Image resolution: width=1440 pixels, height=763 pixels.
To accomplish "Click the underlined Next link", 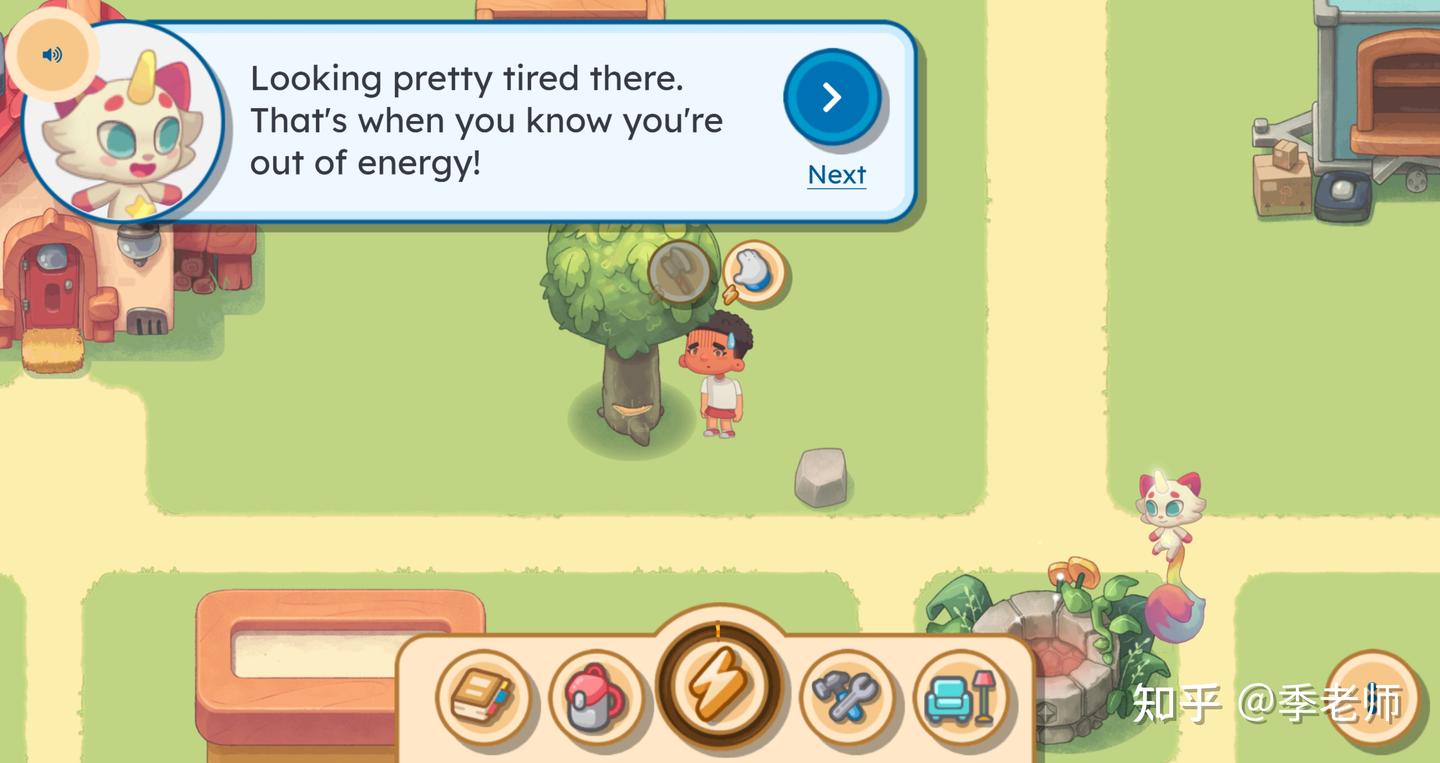I will [x=836, y=175].
